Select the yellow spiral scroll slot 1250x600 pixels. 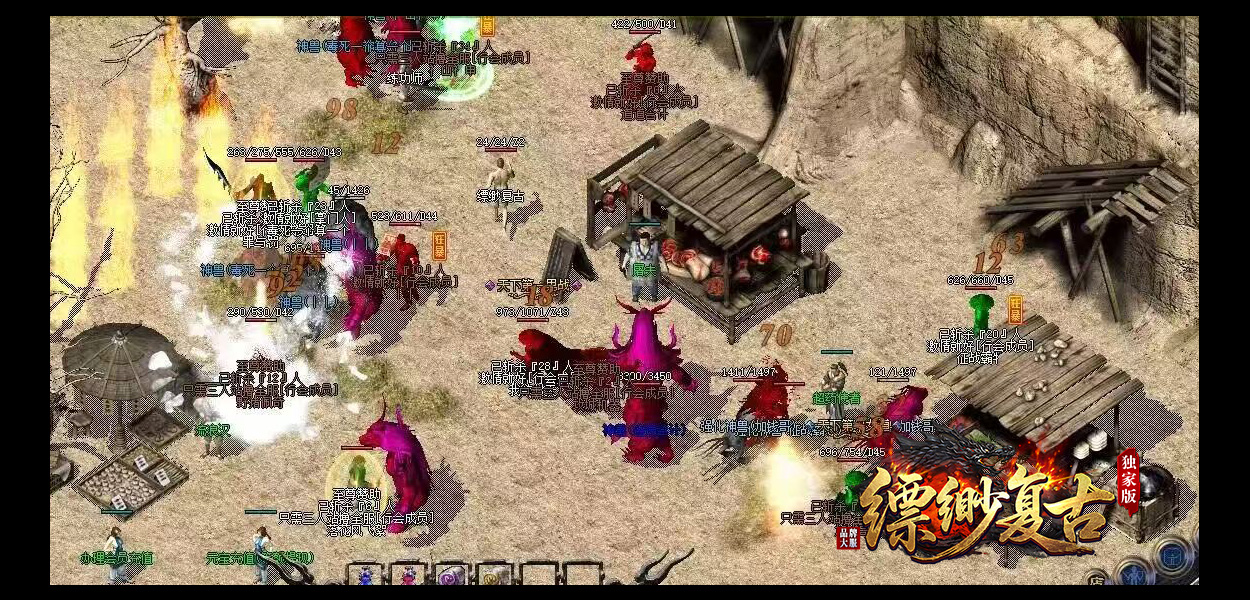click(494, 576)
